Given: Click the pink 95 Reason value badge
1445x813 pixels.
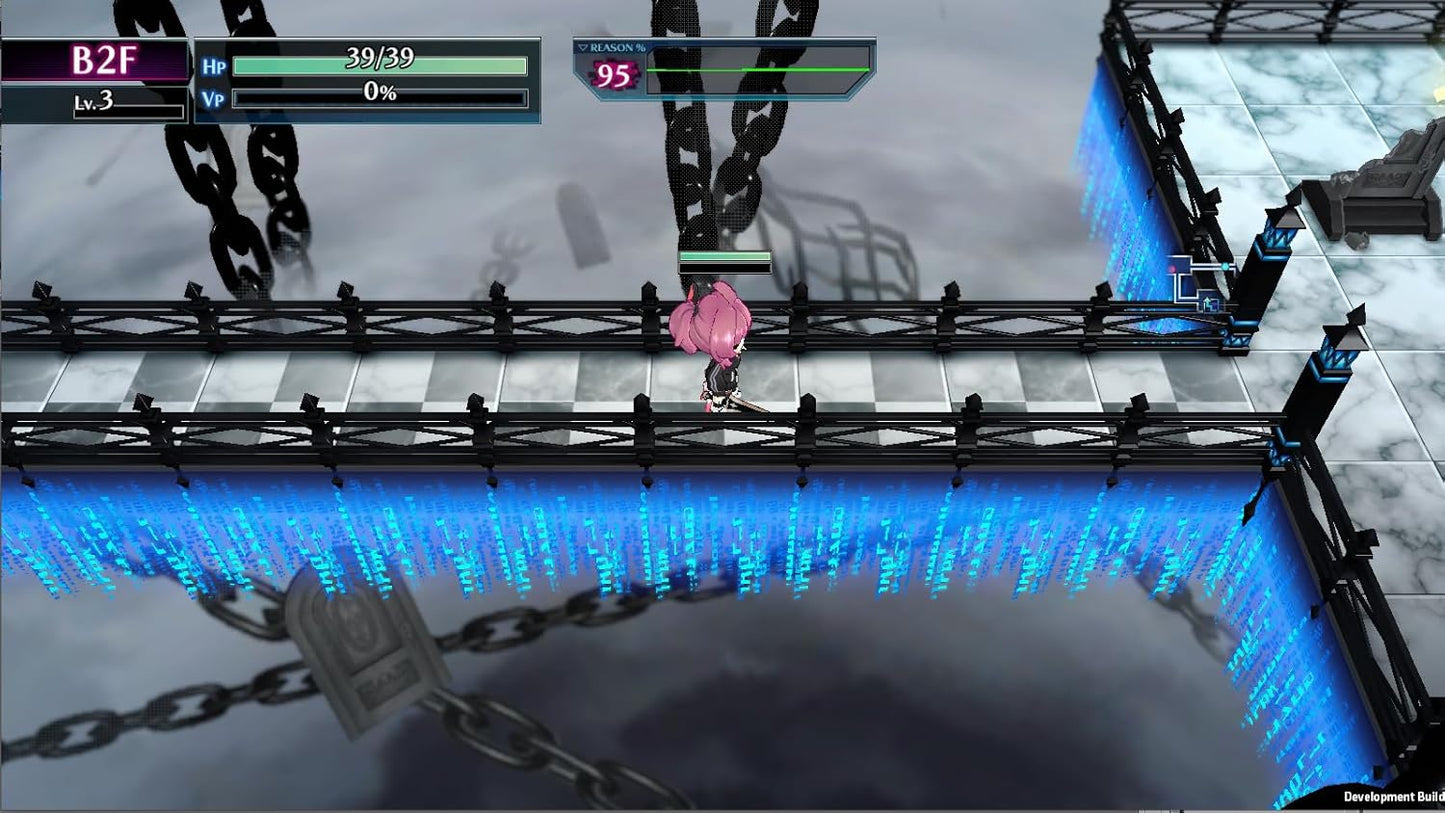Looking at the screenshot, I should coord(613,72).
